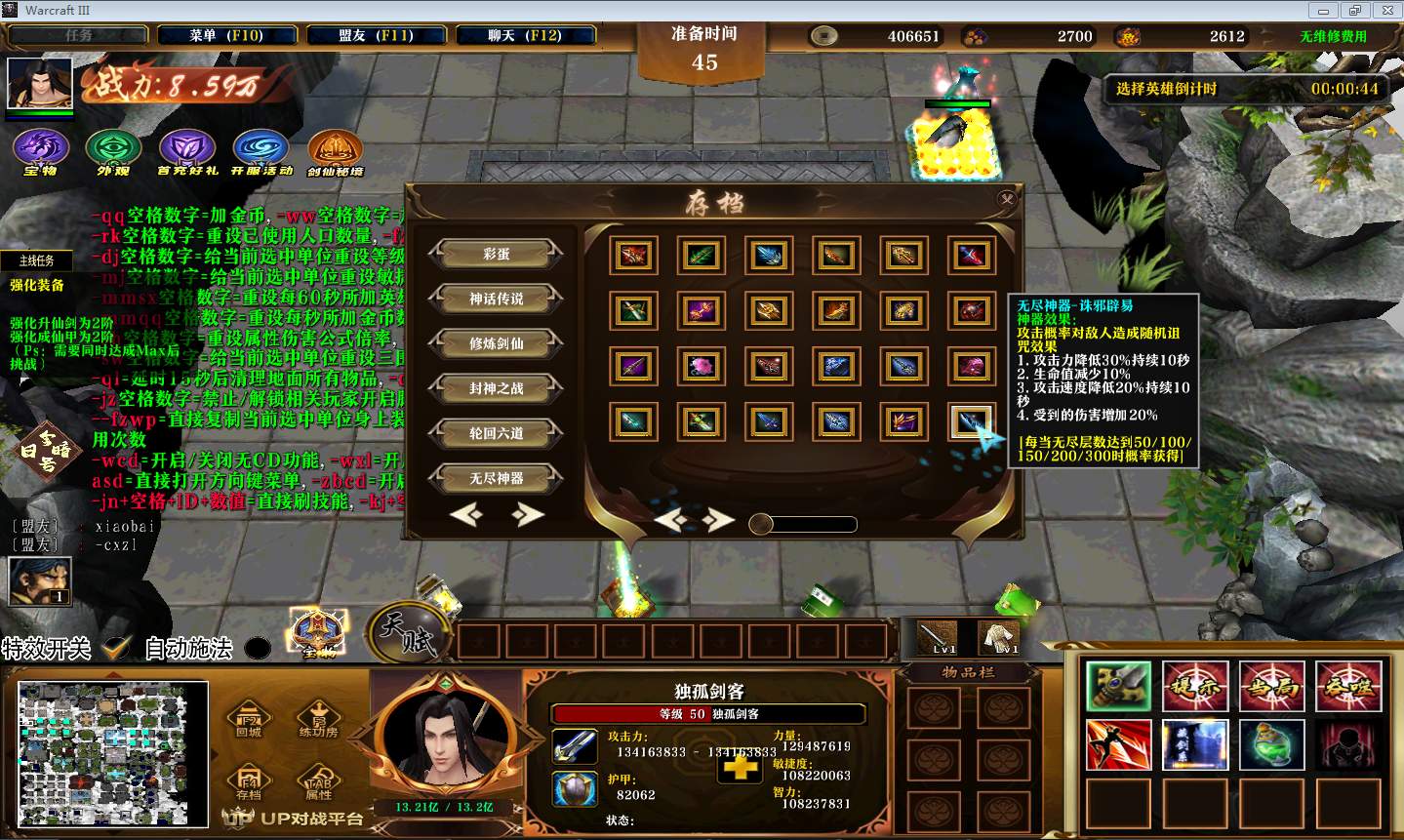The height and width of the screenshot is (840, 1404).
Task: Open the 菜单 (F10) menu
Action: (x=226, y=35)
